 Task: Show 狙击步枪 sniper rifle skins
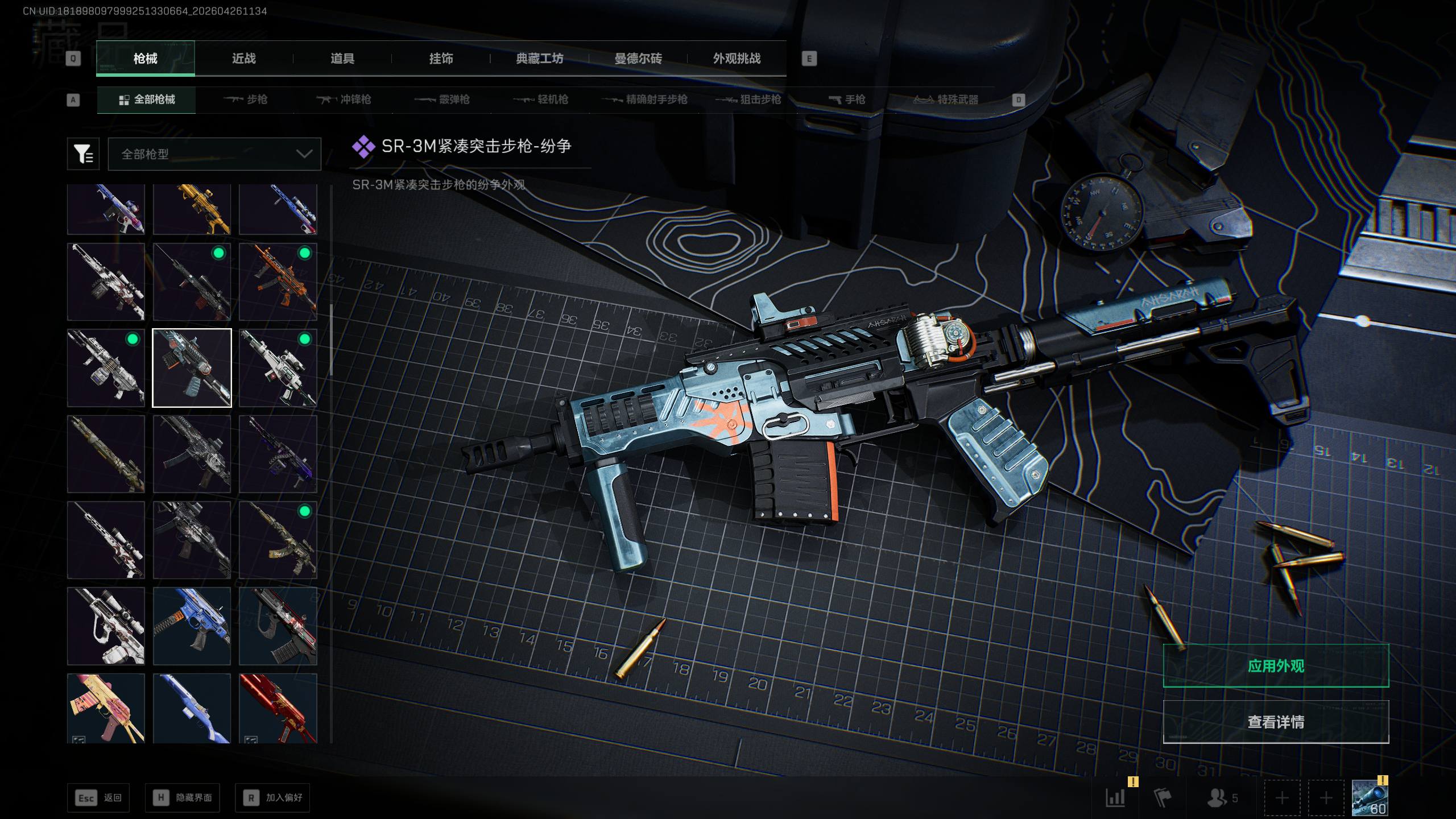coord(748,100)
